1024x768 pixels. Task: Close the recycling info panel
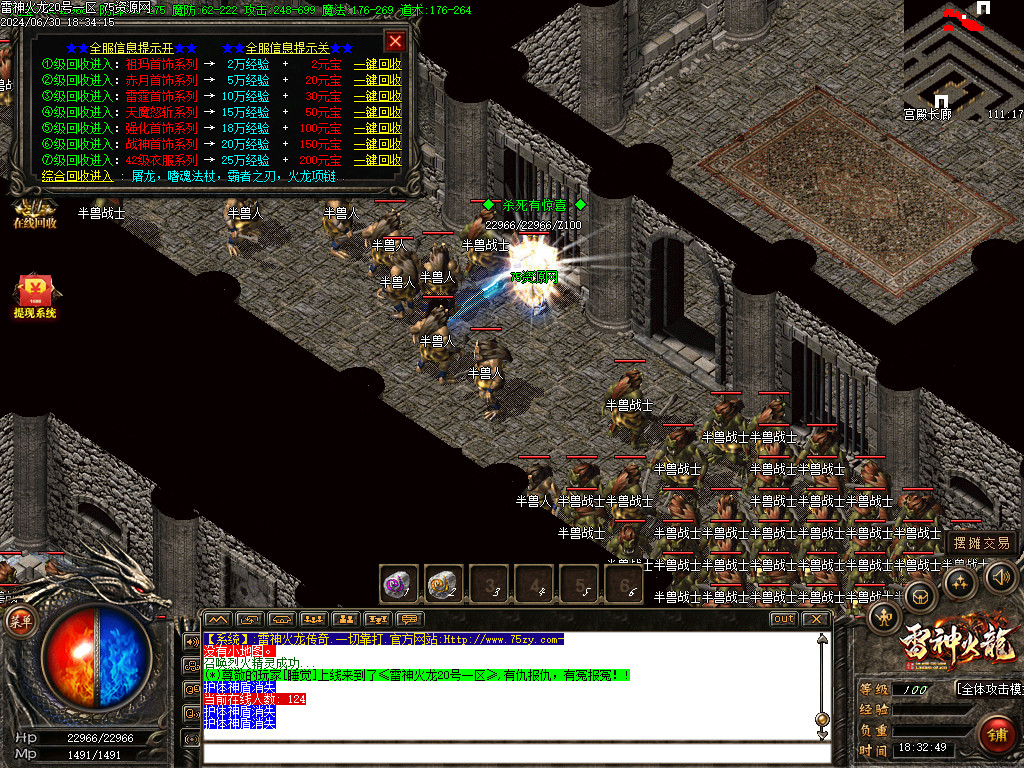396,41
